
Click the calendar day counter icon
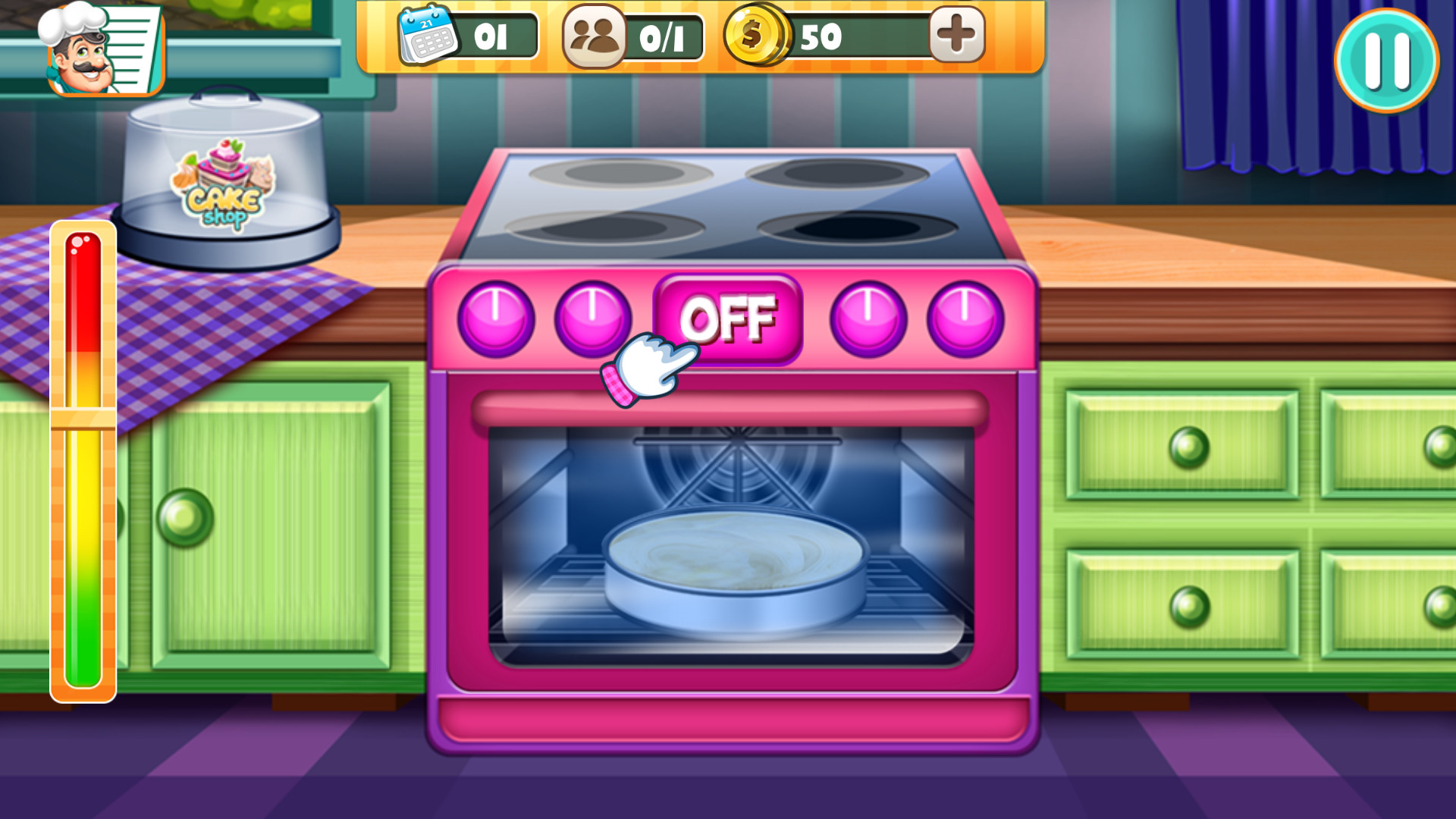coord(426,35)
